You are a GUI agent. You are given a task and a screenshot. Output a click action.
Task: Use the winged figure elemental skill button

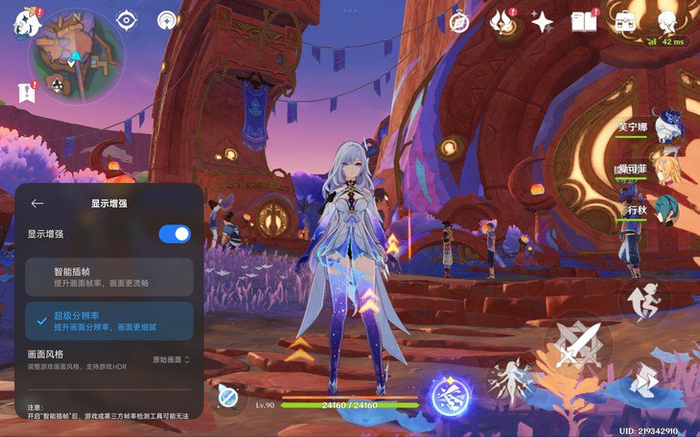click(512, 381)
